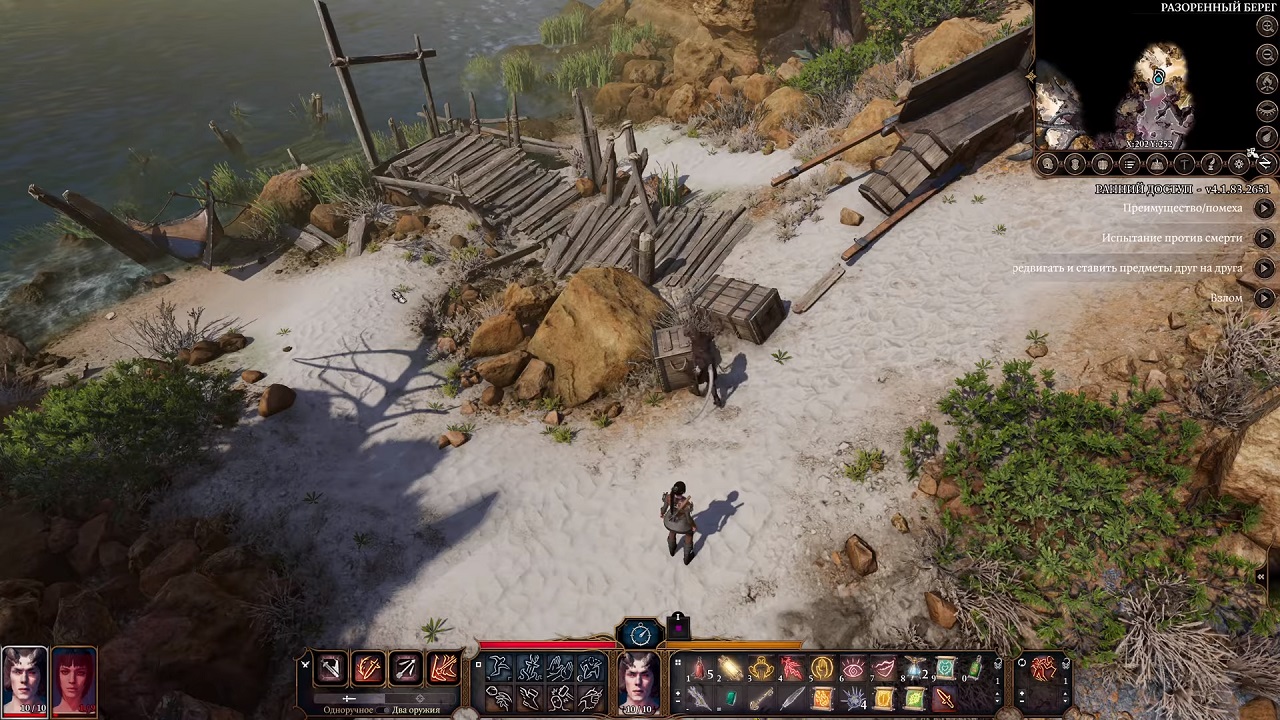Open the gear settings icon below minimap
This screenshot has width=1280, height=720.
point(1238,164)
